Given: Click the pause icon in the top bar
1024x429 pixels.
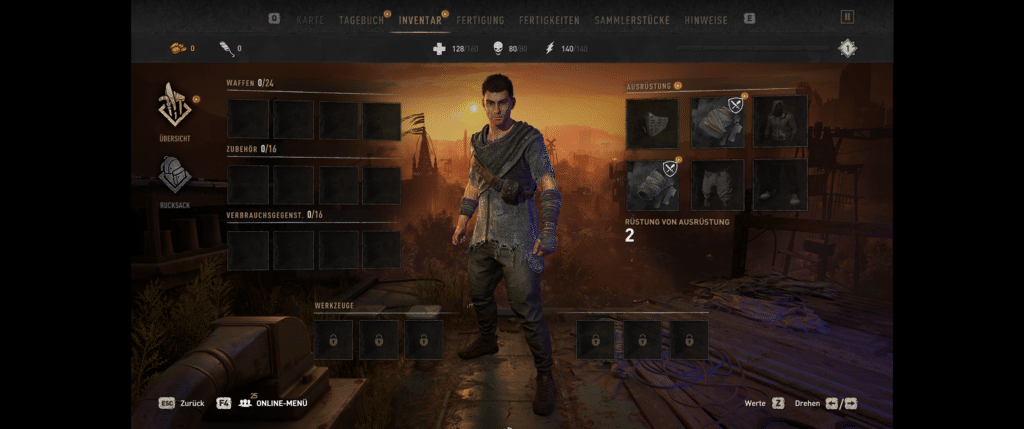Looking at the screenshot, I should click(847, 17).
